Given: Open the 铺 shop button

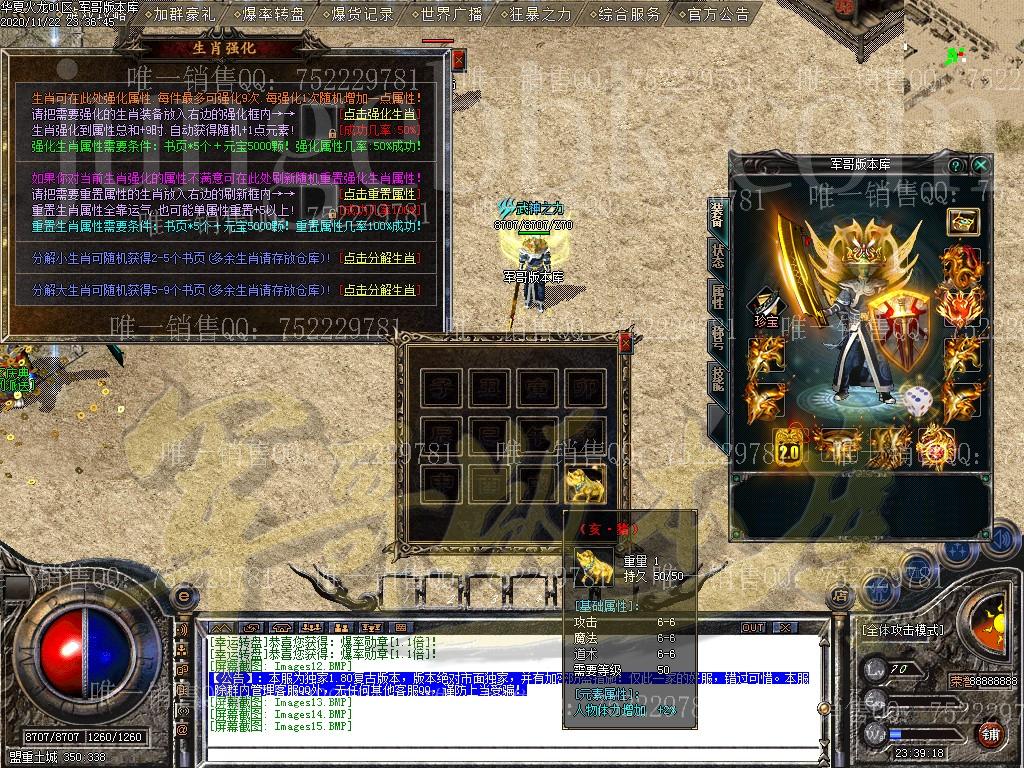Looking at the screenshot, I should point(990,734).
